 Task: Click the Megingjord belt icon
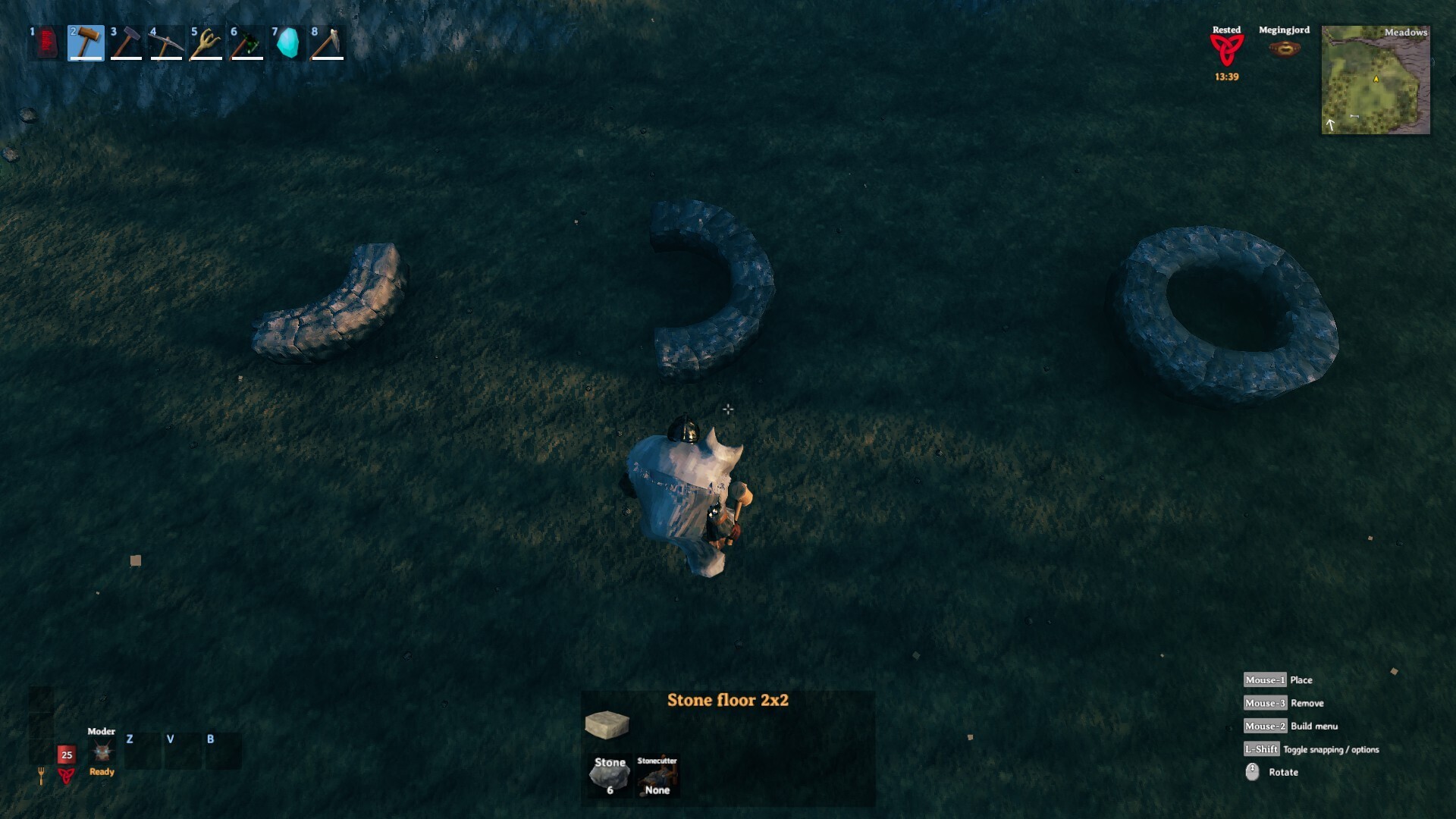pos(1285,49)
